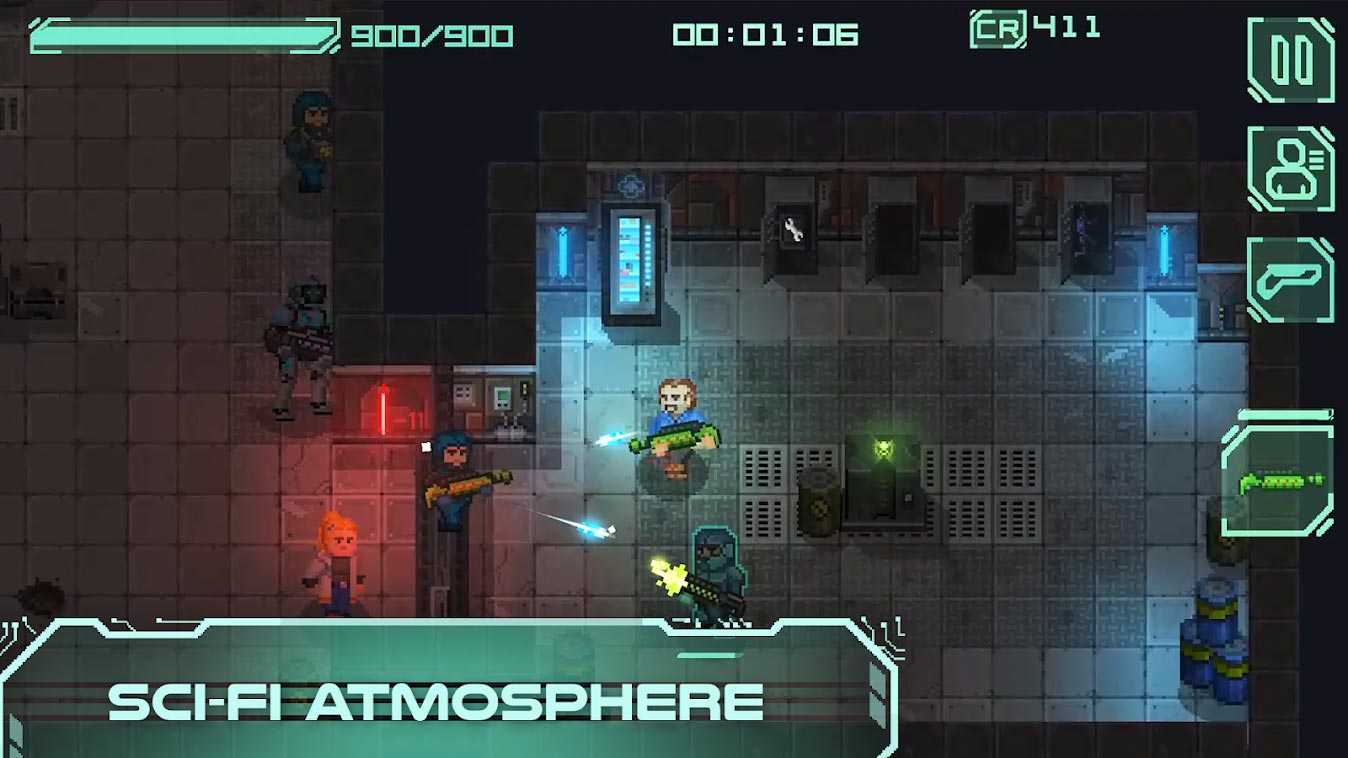This screenshot has height=758, width=1348.
Task: Pause the game with the pause button
Action: 1291,60
